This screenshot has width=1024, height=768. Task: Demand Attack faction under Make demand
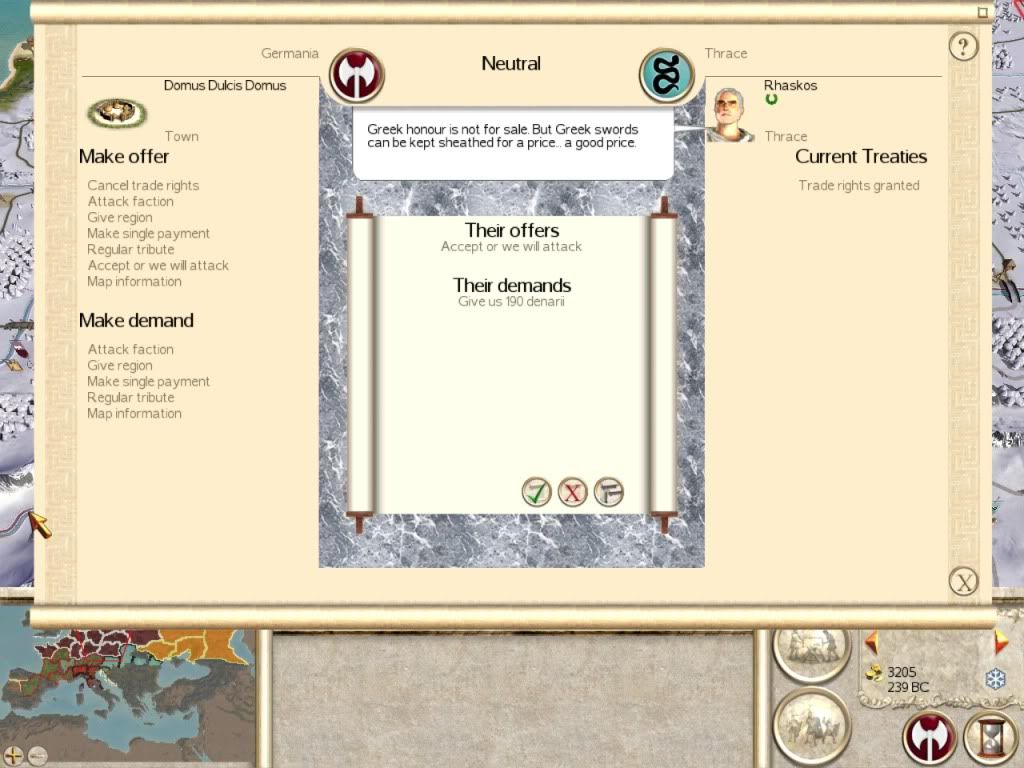[130, 349]
